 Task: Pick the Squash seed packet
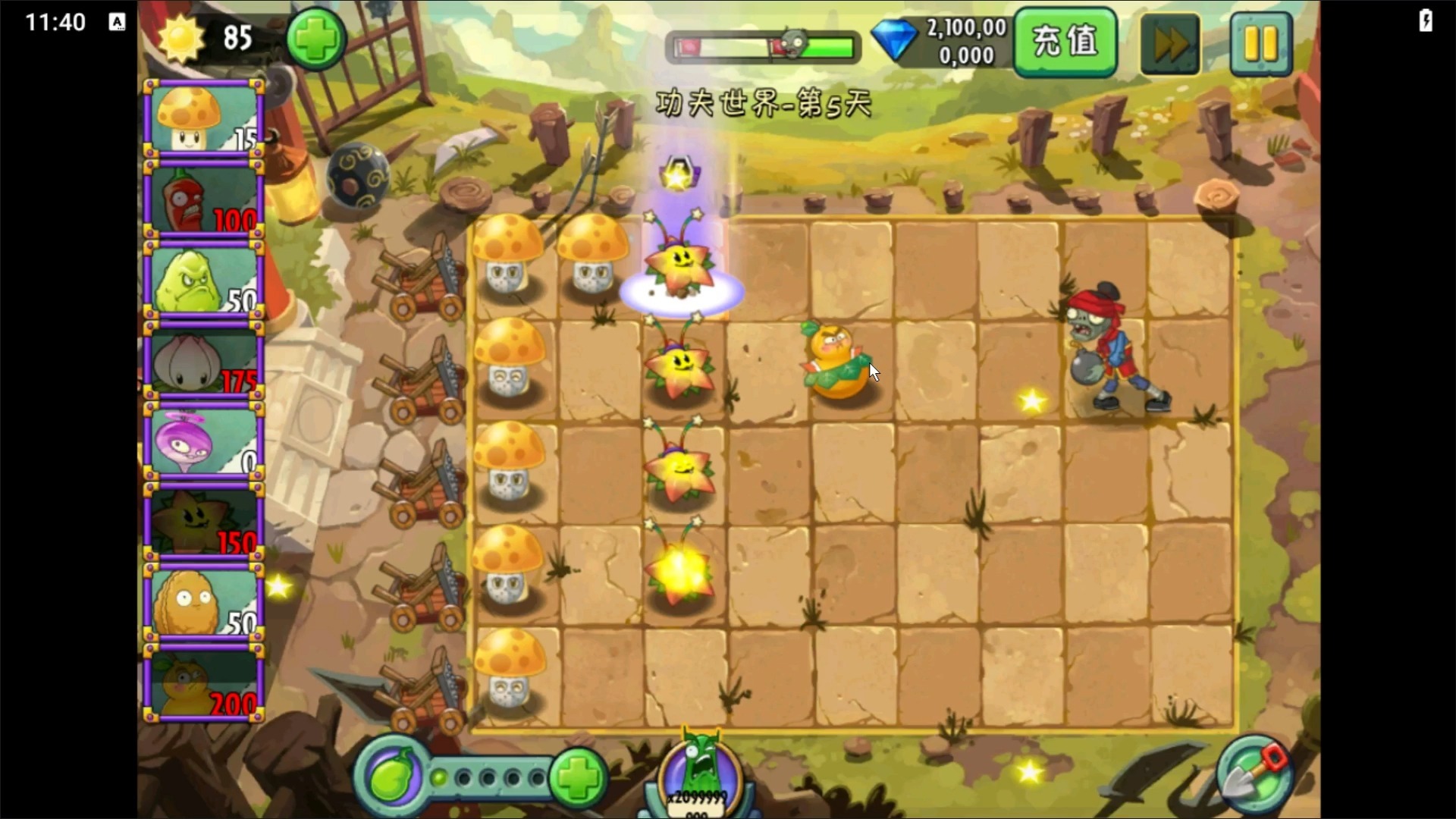pos(202,282)
